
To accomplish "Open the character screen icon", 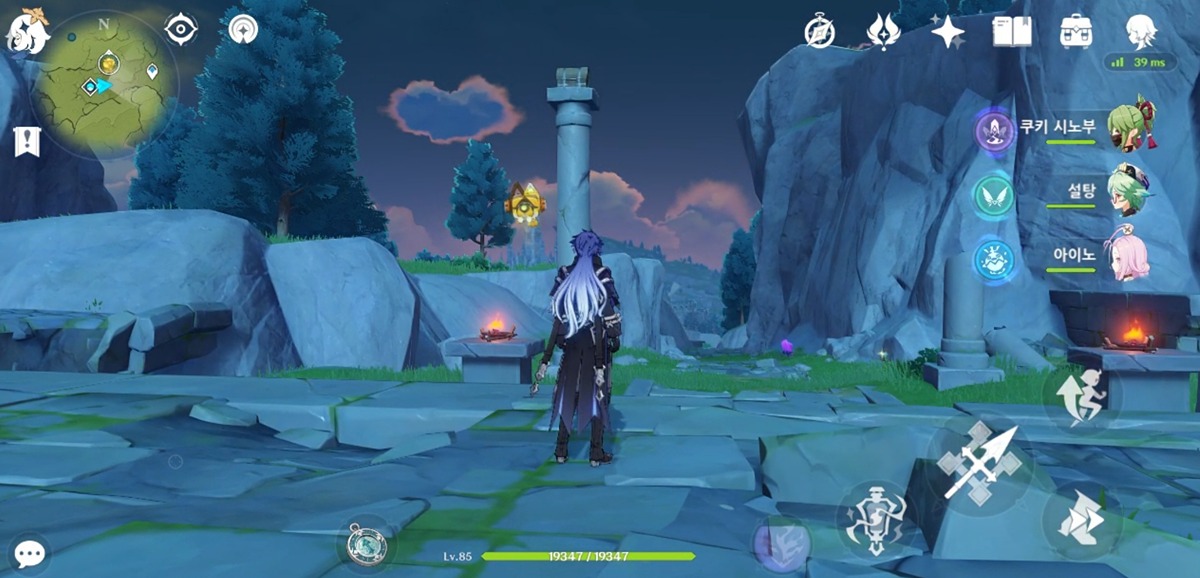I will click(x=1140, y=31).
